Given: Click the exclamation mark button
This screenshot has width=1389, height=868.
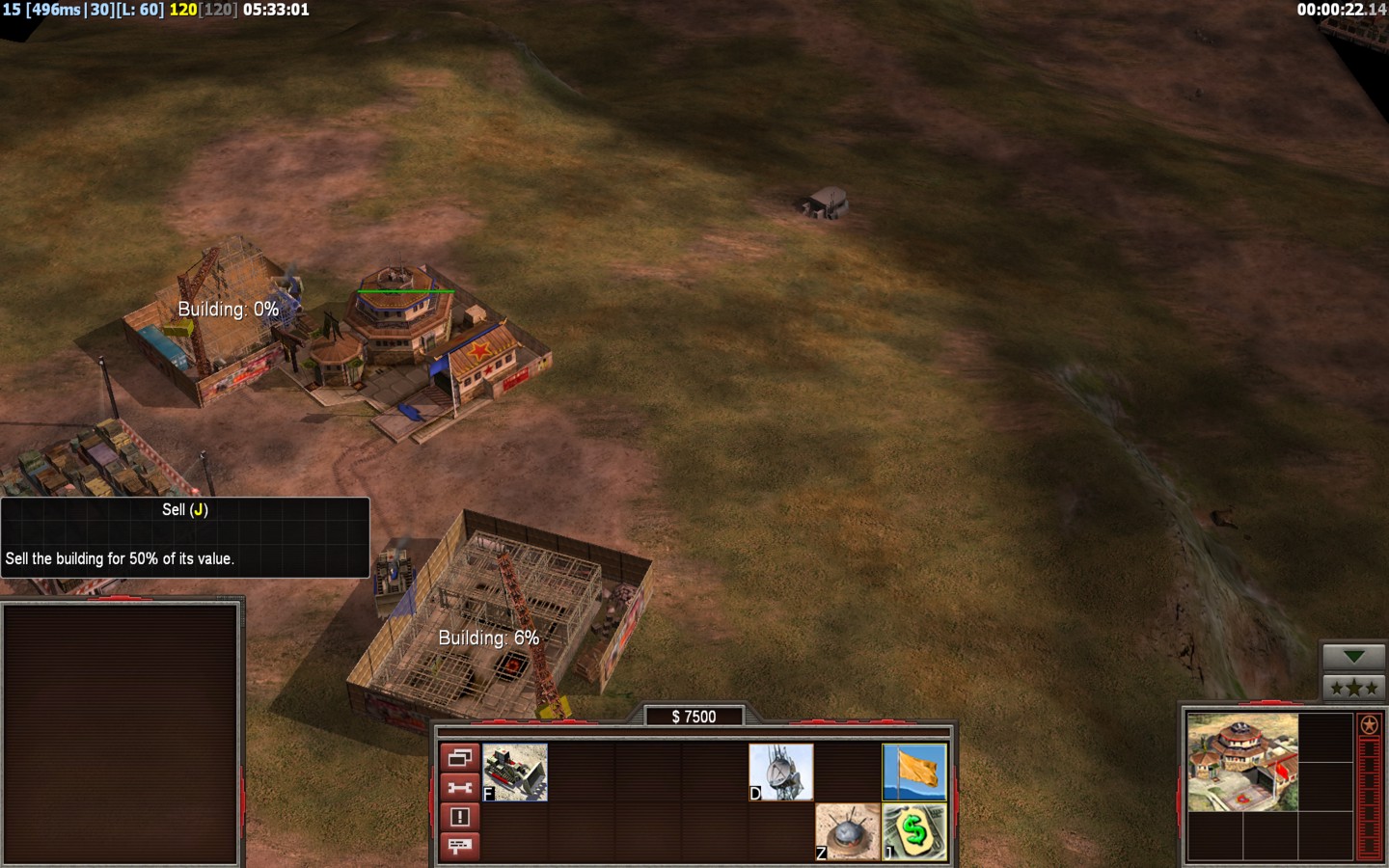Looking at the screenshot, I should (x=459, y=817).
